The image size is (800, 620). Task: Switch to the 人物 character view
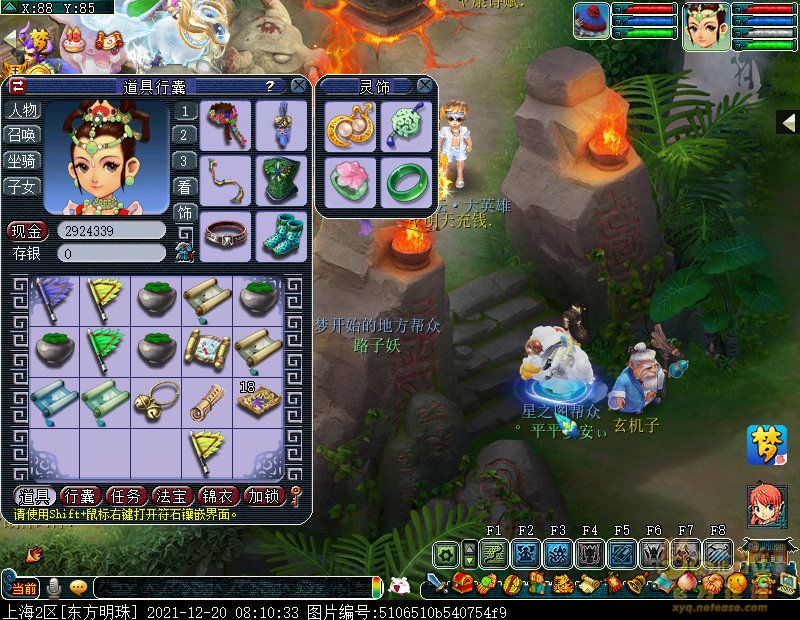(23, 110)
